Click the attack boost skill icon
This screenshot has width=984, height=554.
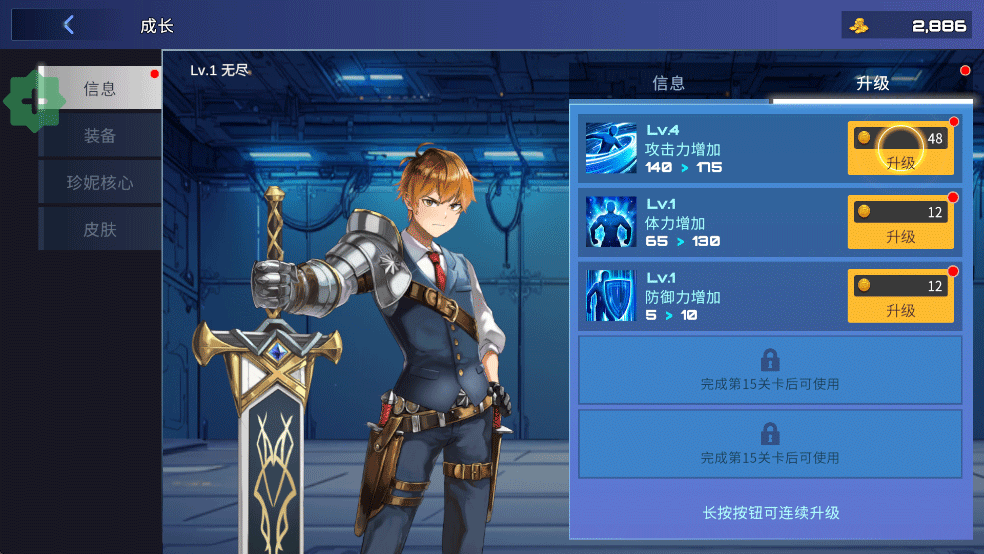(x=611, y=148)
